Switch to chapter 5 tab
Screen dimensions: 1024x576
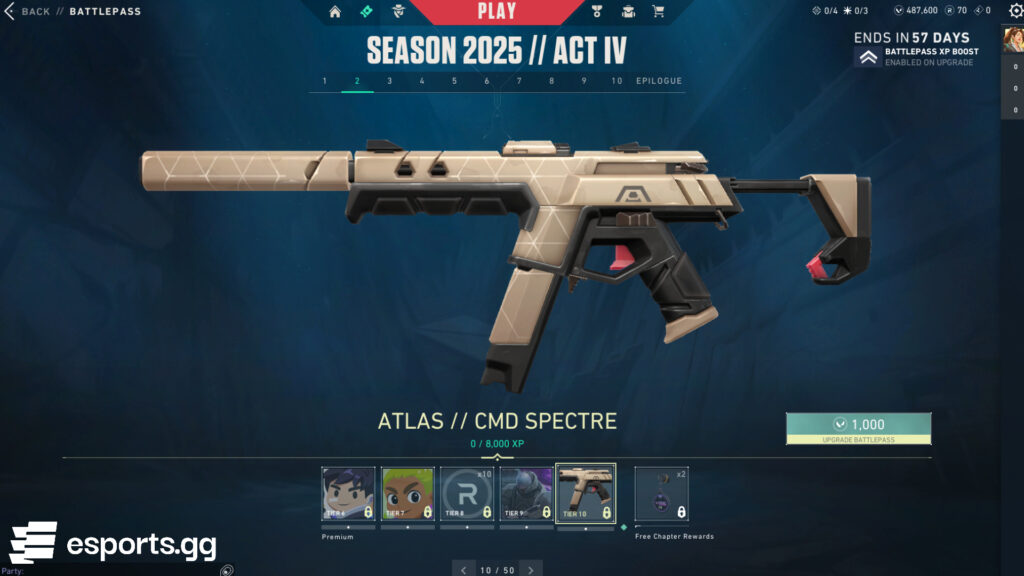[x=454, y=81]
